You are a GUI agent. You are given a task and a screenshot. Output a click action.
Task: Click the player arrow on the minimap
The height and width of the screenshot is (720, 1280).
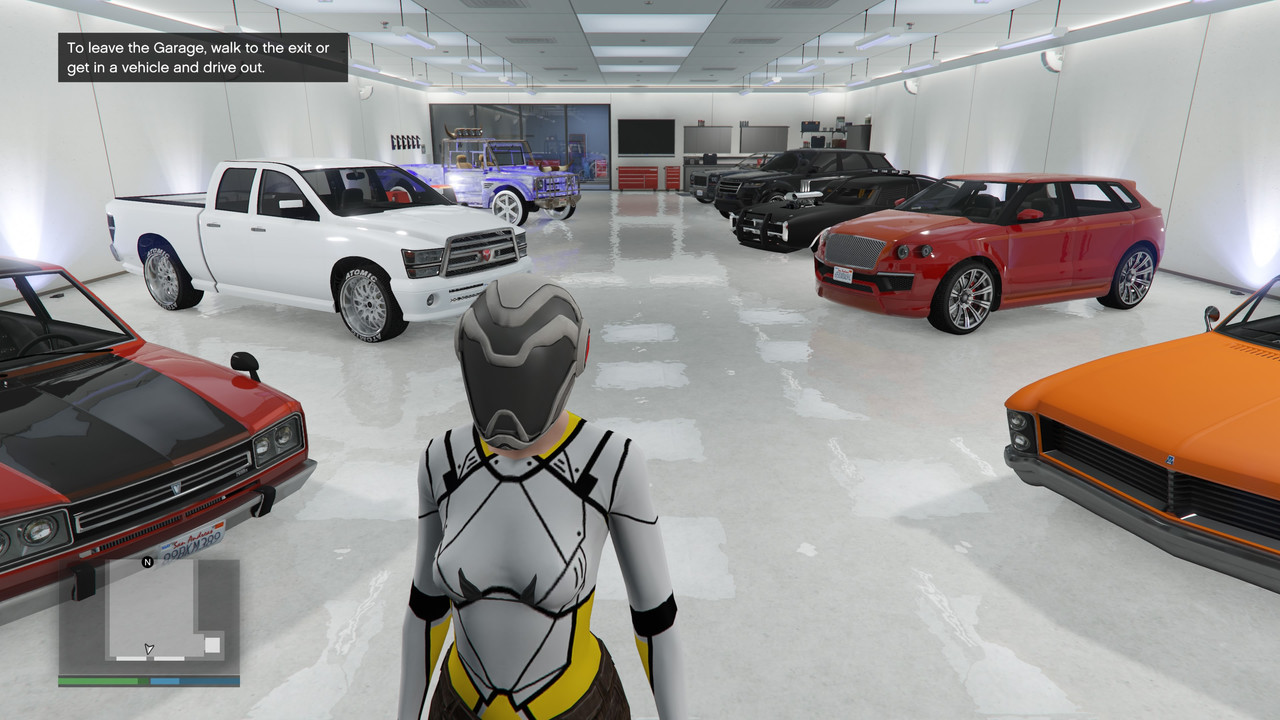pos(148,648)
